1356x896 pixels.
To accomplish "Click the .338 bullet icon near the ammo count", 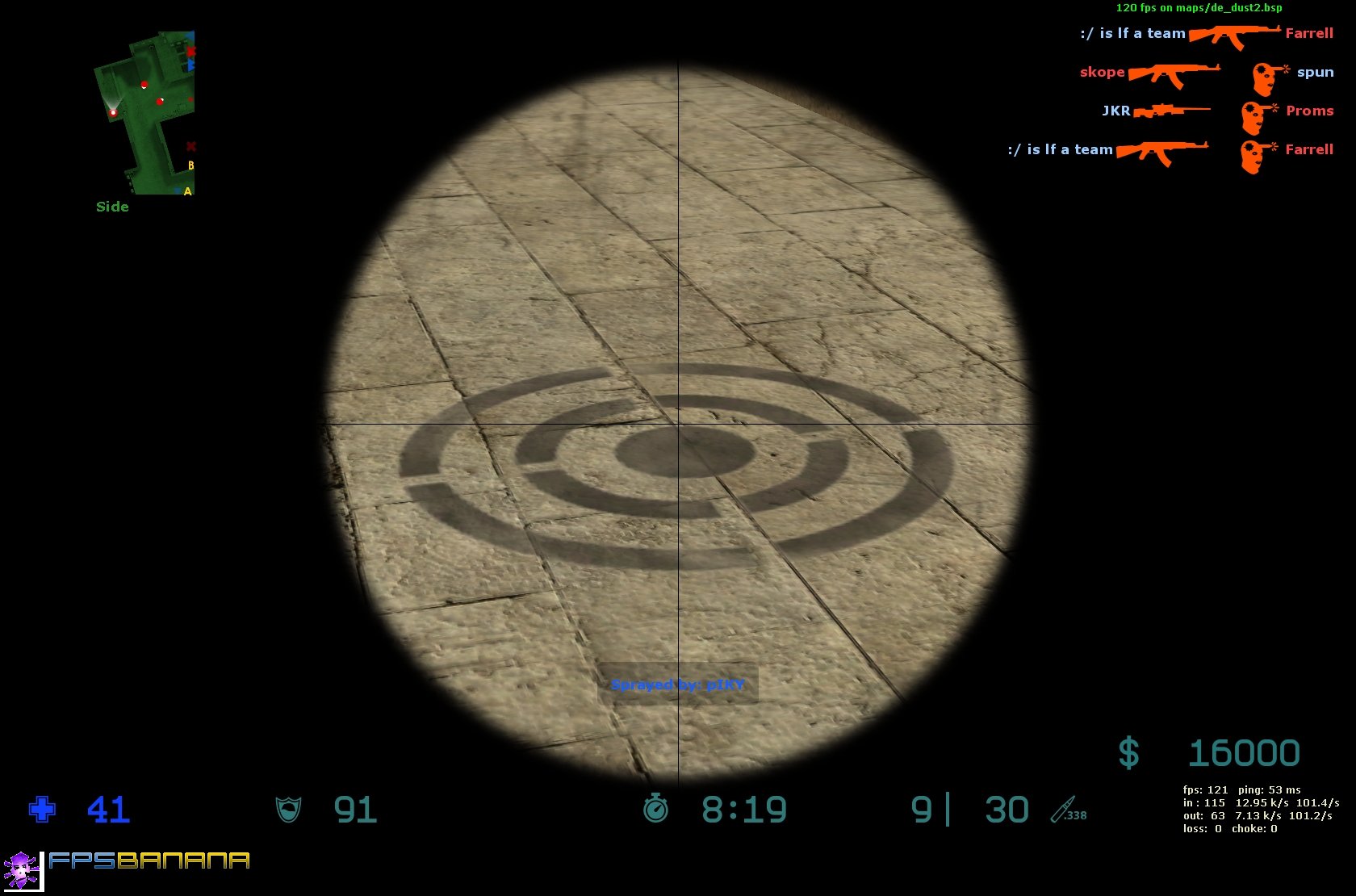I will [x=1064, y=810].
